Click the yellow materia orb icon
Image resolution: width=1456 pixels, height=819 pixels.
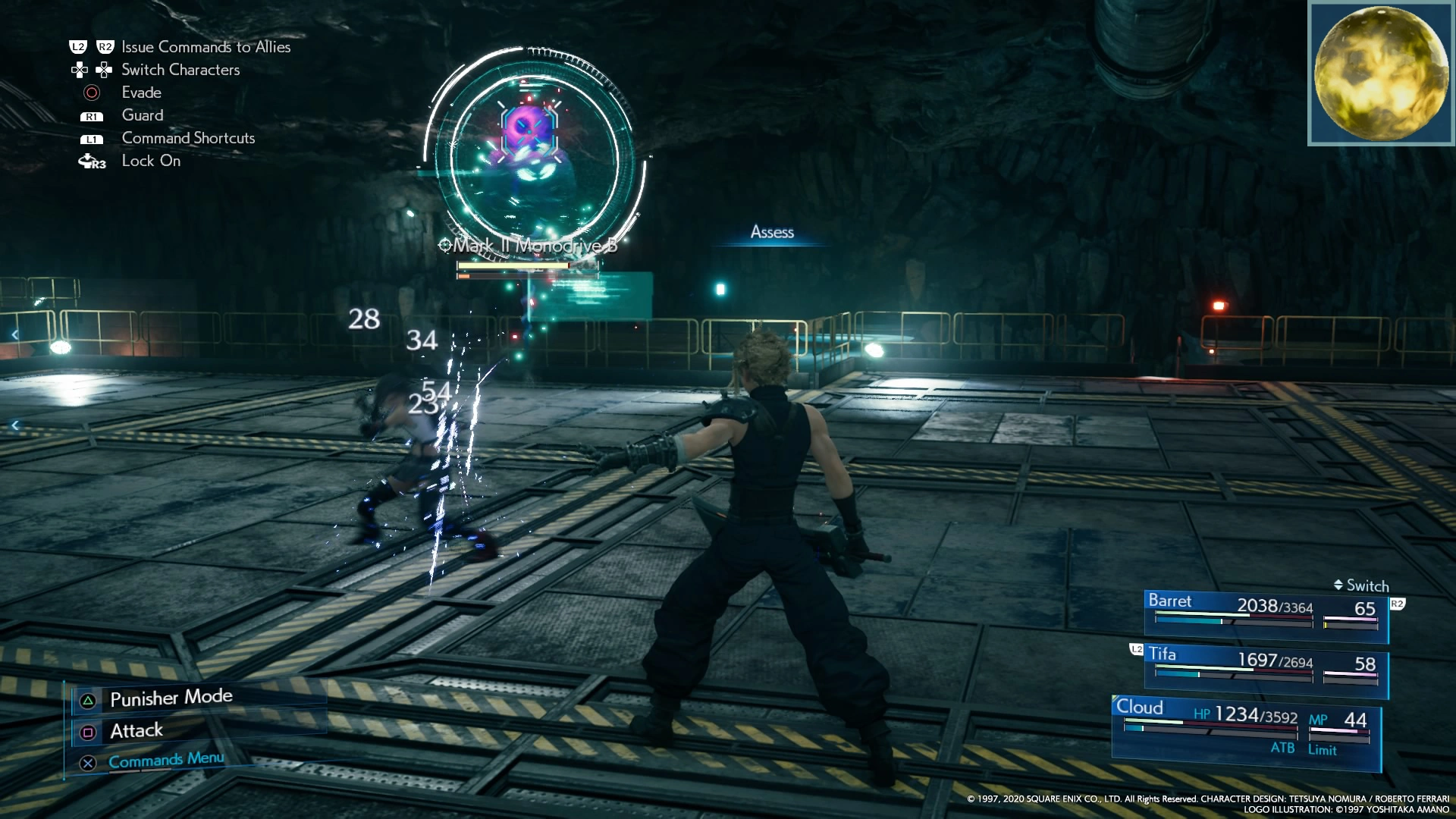coord(1380,74)
